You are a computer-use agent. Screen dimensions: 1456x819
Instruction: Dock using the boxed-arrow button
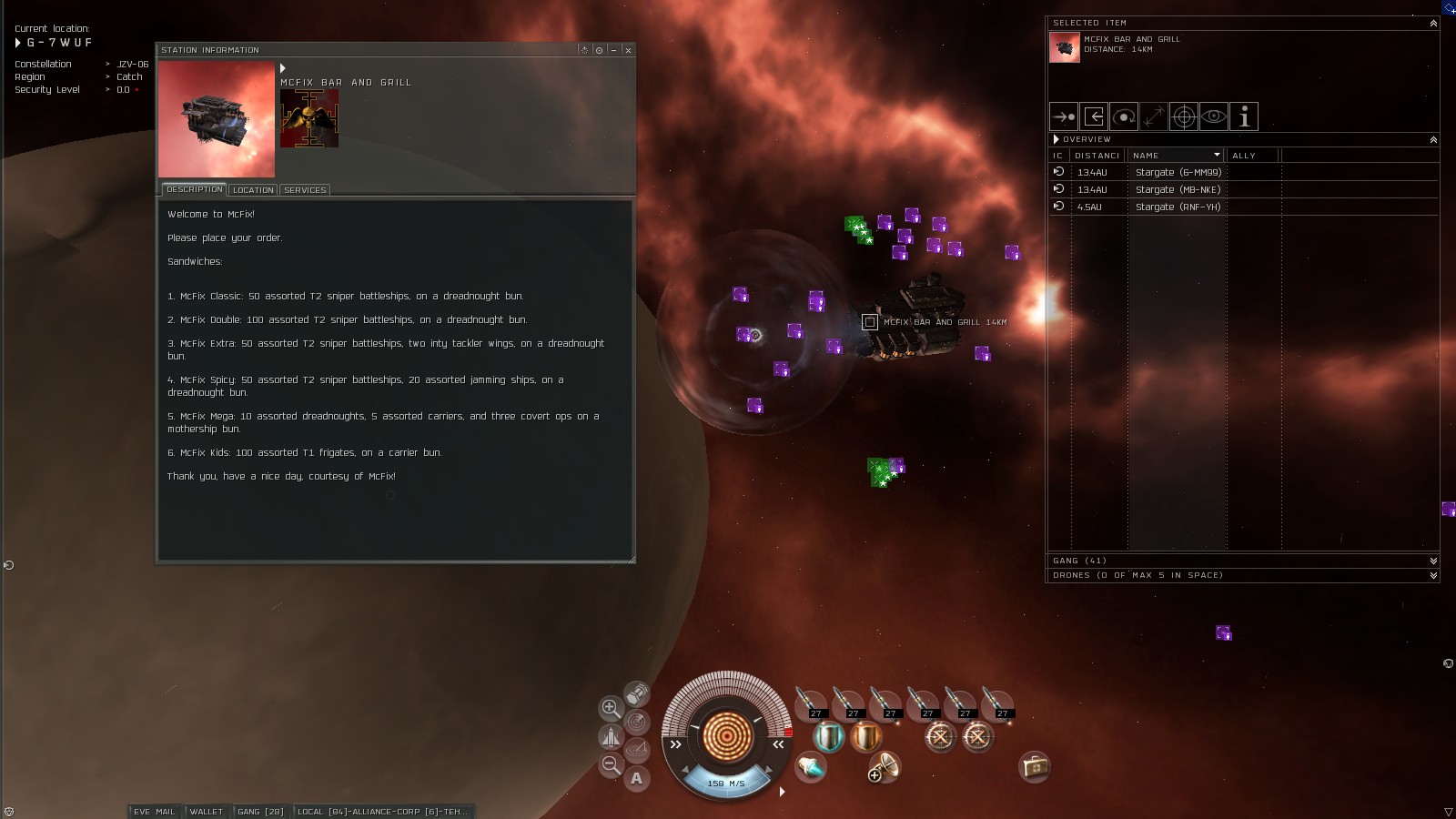(1094, 116)
